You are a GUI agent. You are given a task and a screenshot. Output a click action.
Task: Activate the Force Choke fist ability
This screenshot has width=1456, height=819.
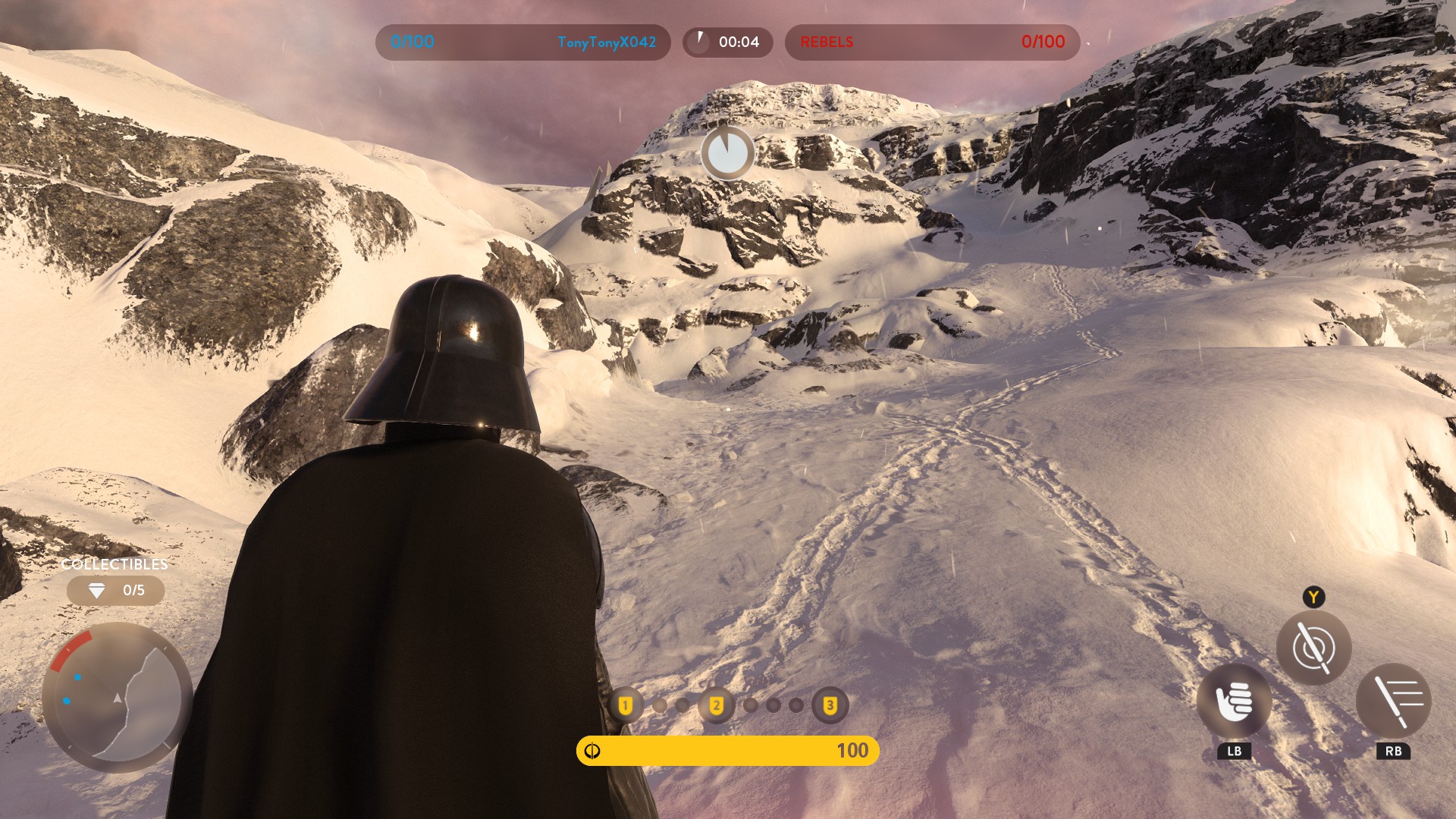point(1234,701)
